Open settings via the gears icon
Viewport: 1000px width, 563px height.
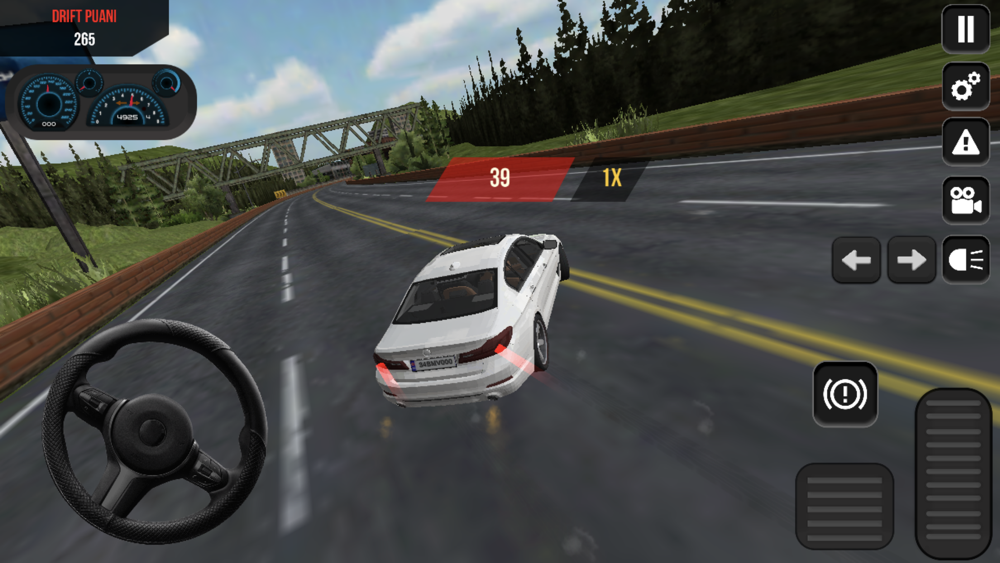coord(965,87)
